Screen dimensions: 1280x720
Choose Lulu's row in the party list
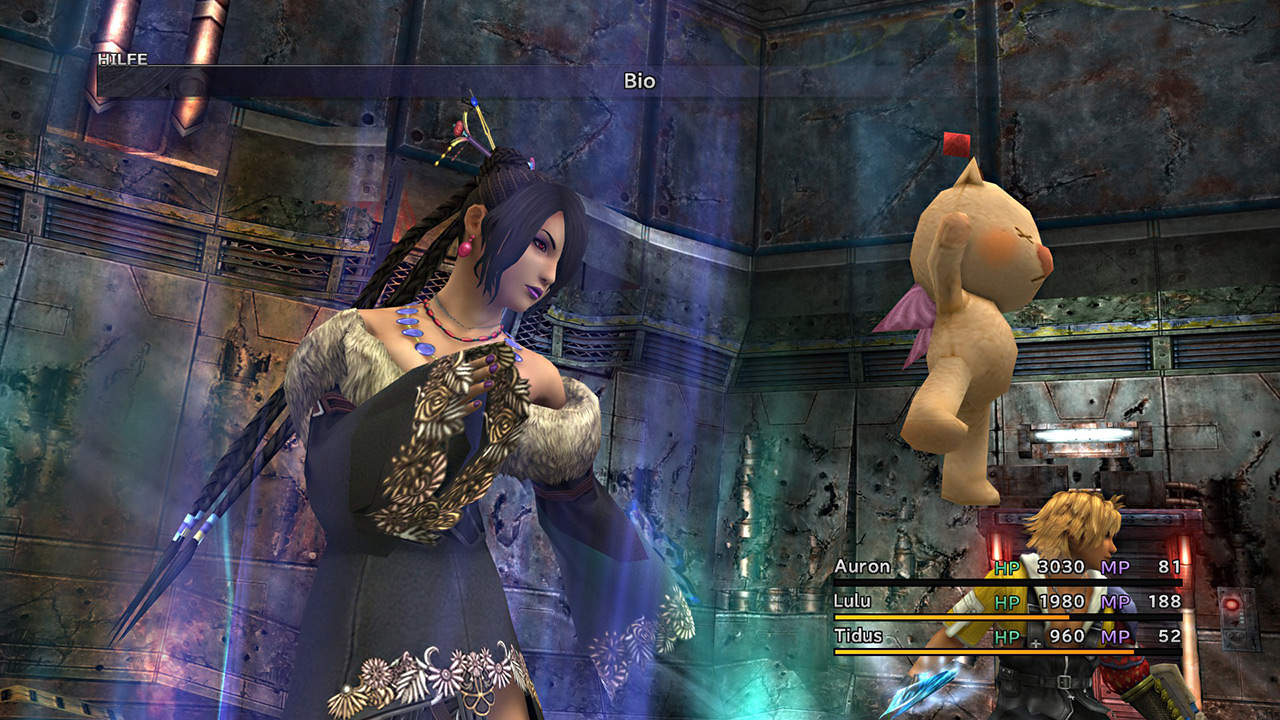(853, 601)
